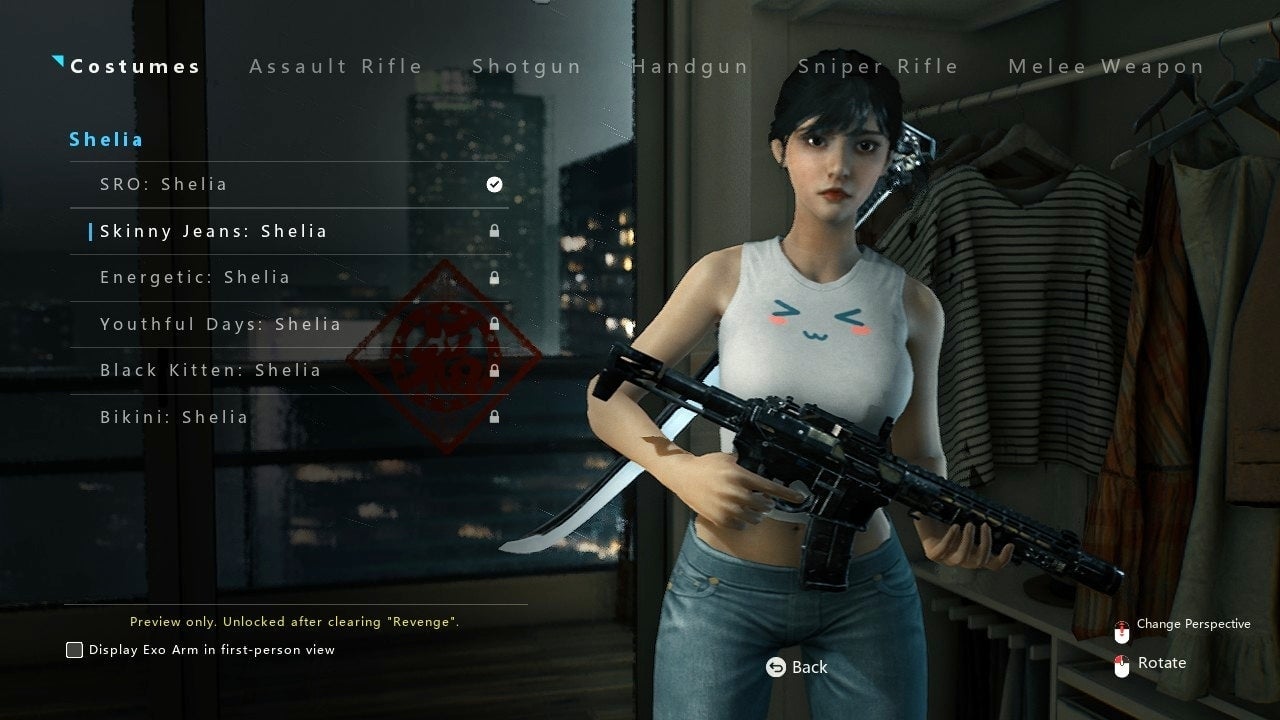The image size is (1280, 720).
Task: Open the Assault Rifle tab
Action: (x=336, y=67)
